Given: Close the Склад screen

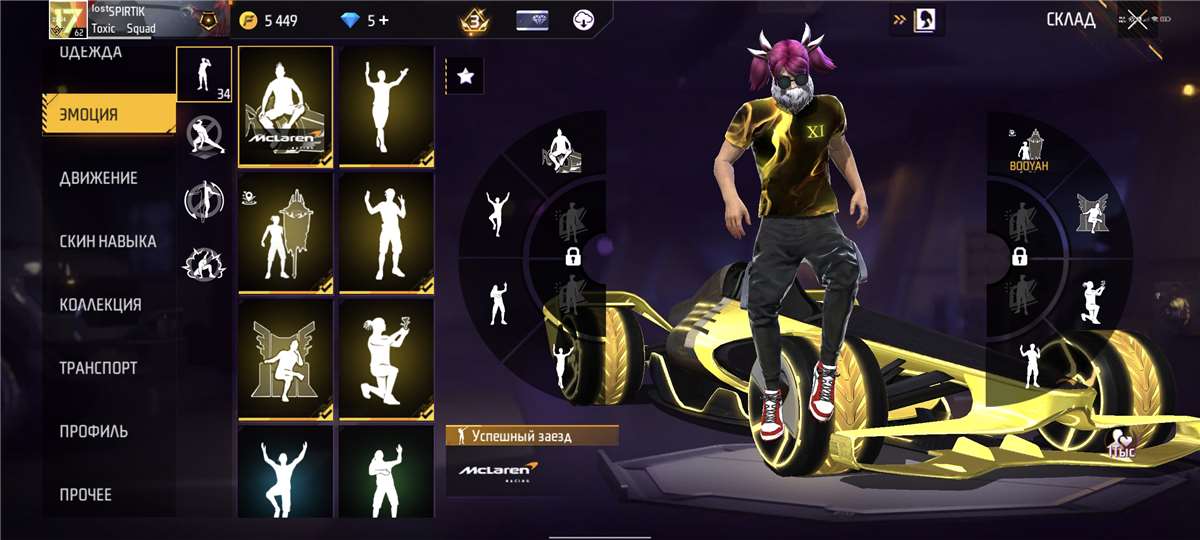Looking at the screenshot, I should pos(1137,20).
